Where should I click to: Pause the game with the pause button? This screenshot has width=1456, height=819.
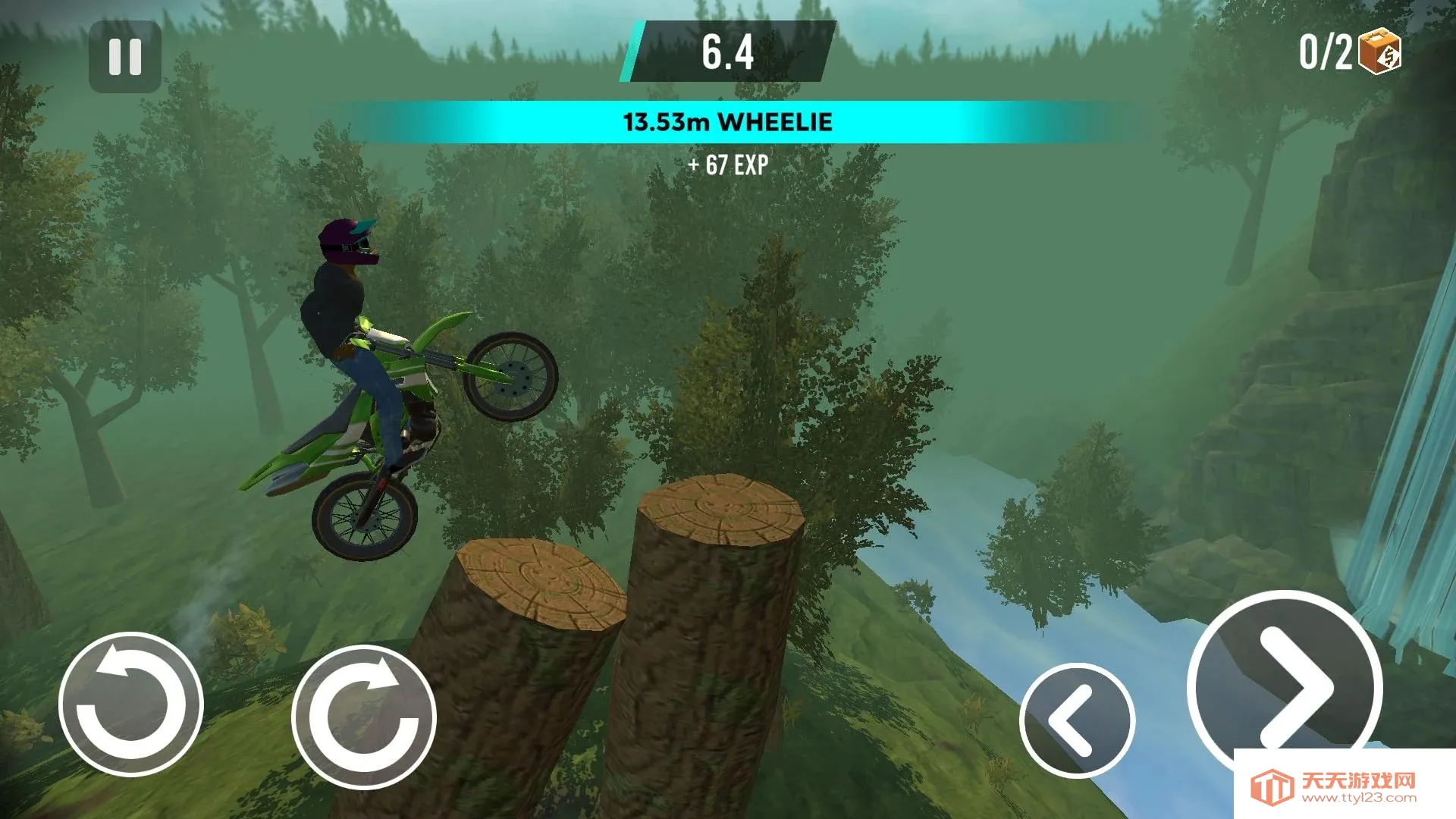tap(125, 57)
